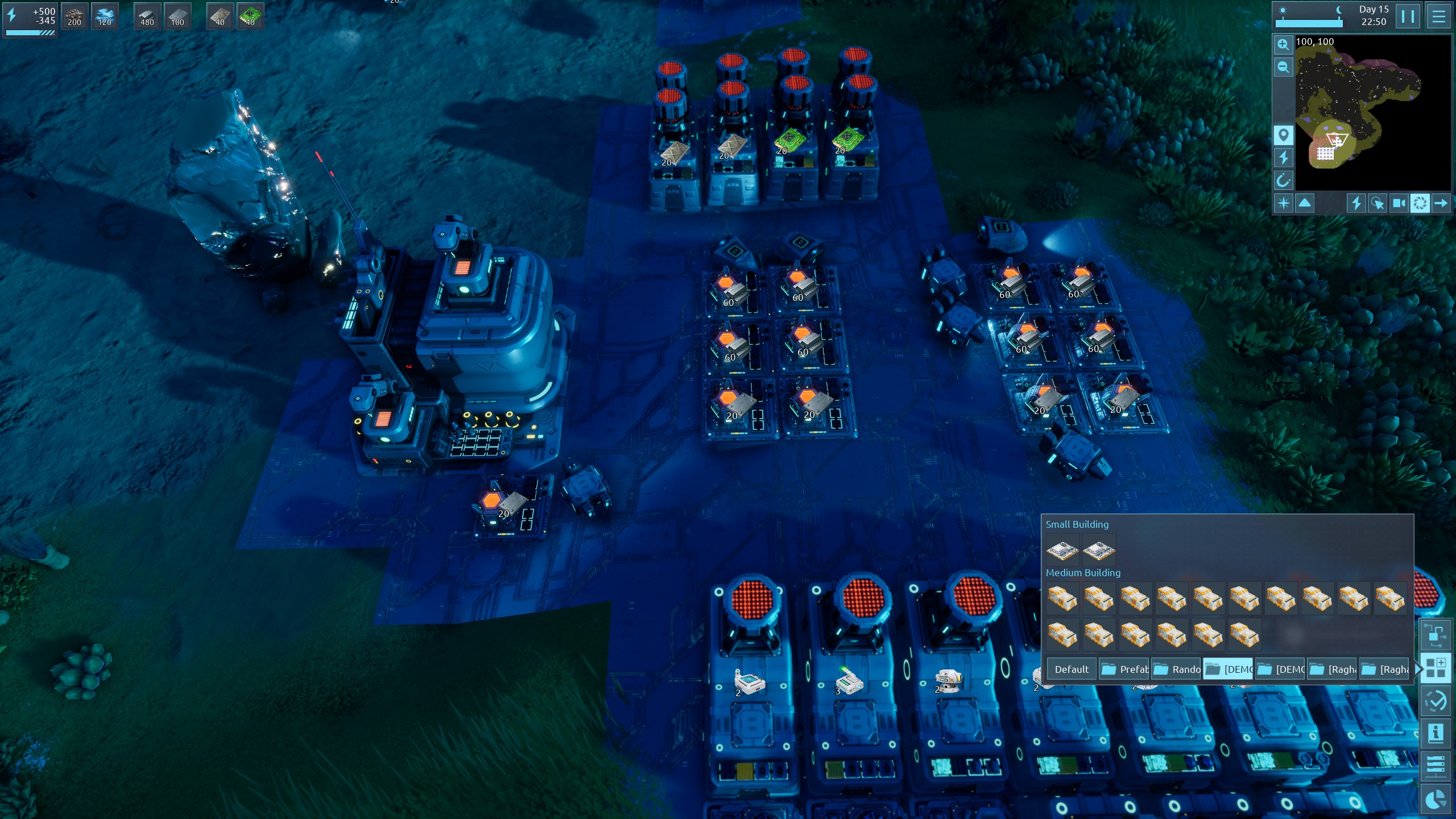Open the network diagram side button

(x=1436, y=635)
